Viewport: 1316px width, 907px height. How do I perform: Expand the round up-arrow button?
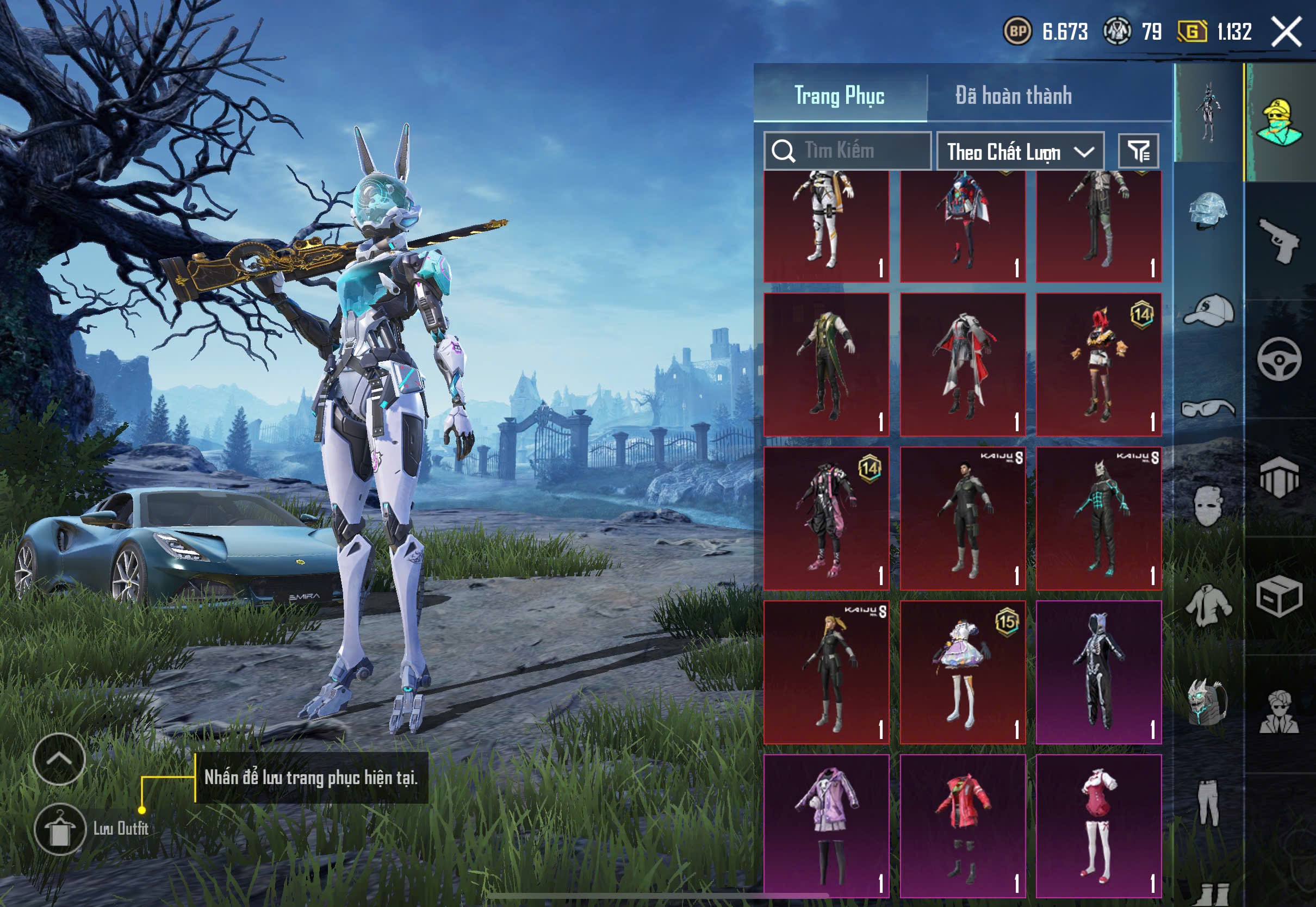point(59,759)
